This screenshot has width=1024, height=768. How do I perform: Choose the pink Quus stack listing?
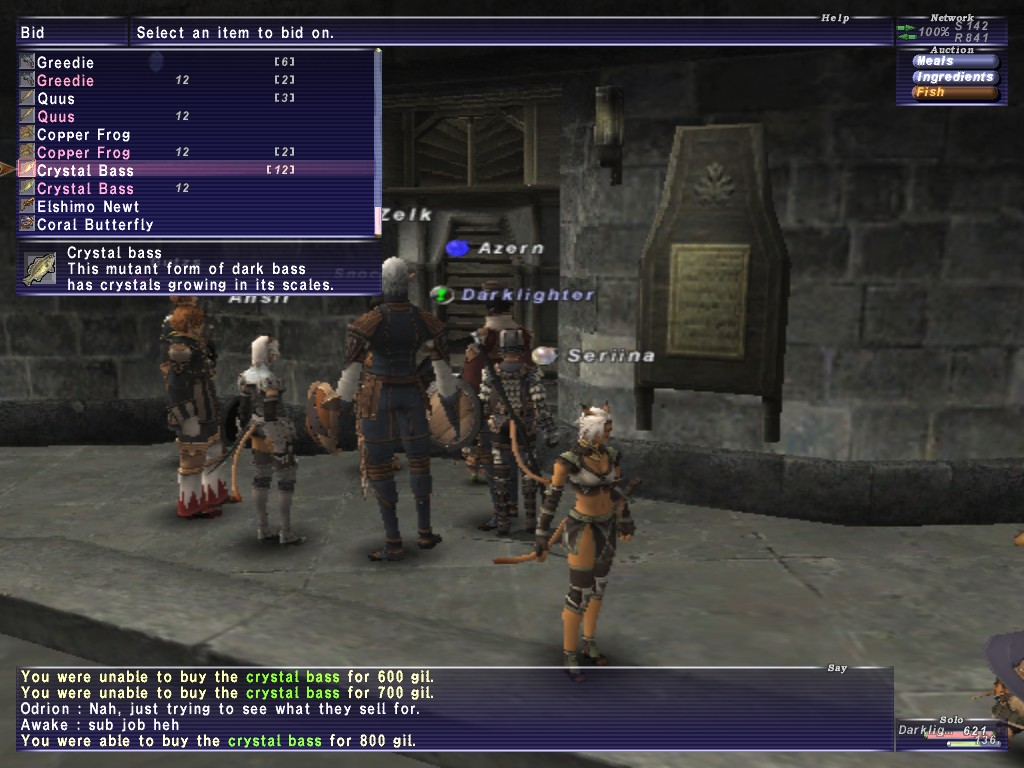pos(56,117)
